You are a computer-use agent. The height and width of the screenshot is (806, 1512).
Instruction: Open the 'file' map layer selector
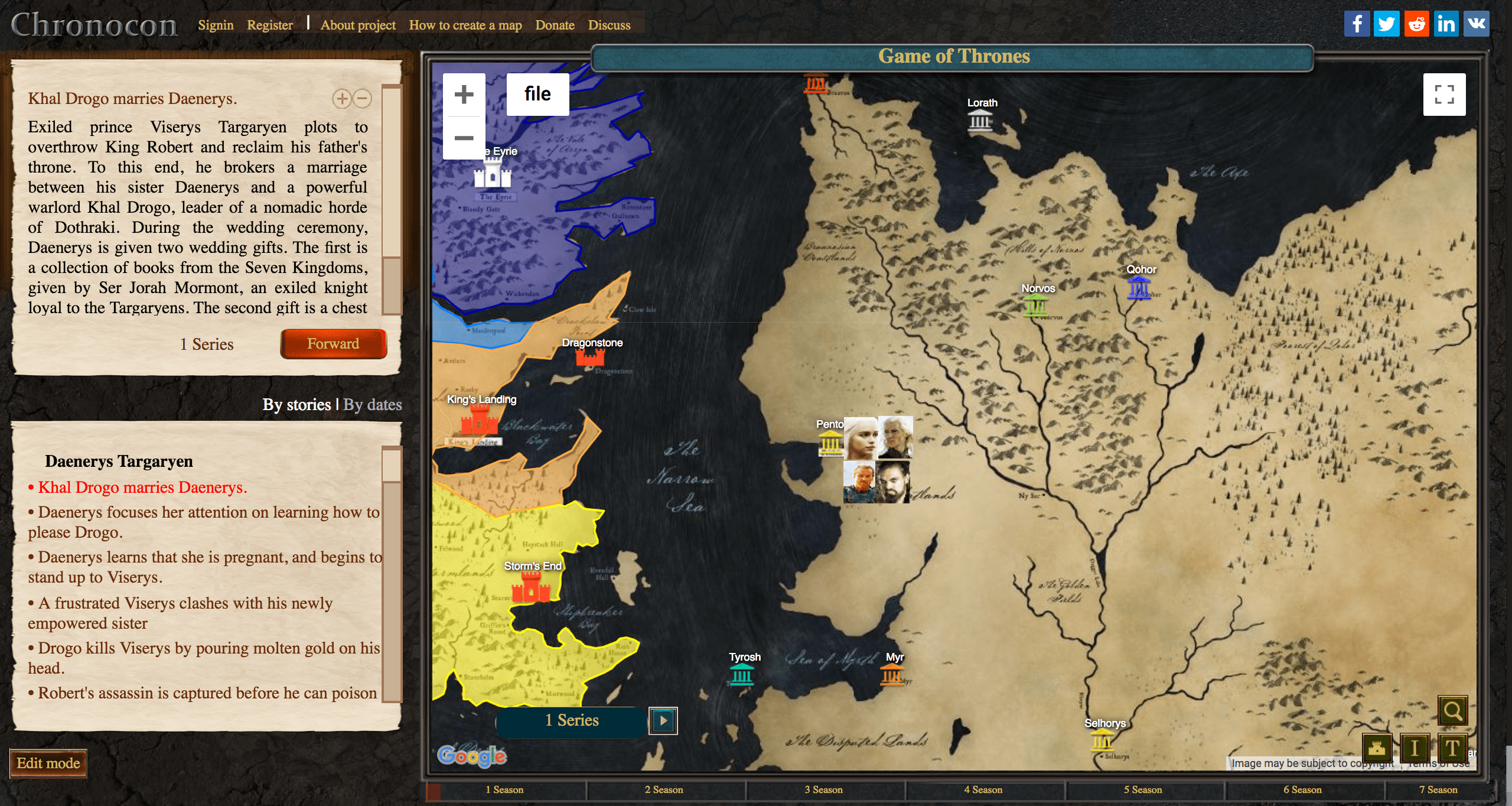pos(537,93)
